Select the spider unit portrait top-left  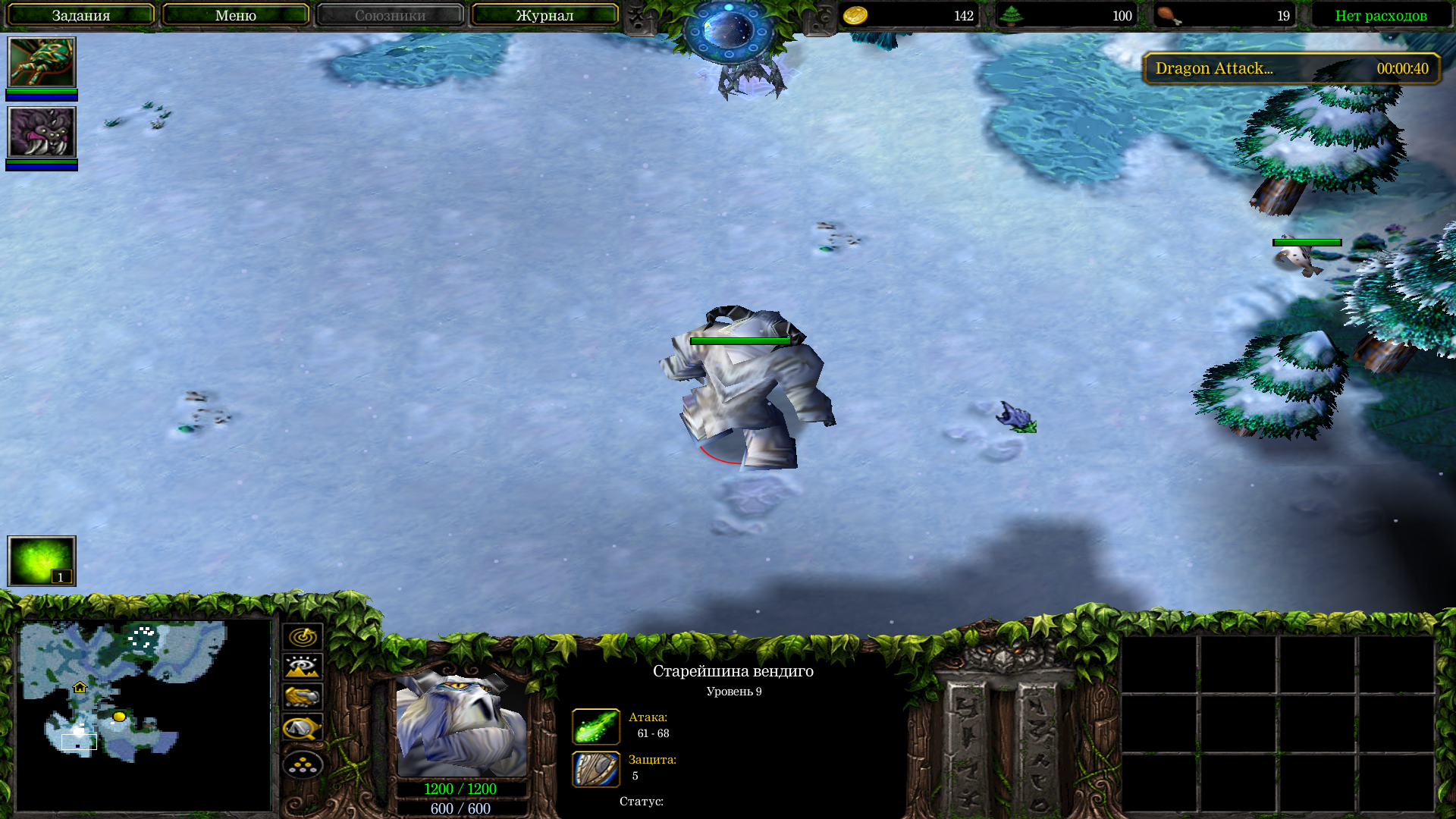coord(42,64)
